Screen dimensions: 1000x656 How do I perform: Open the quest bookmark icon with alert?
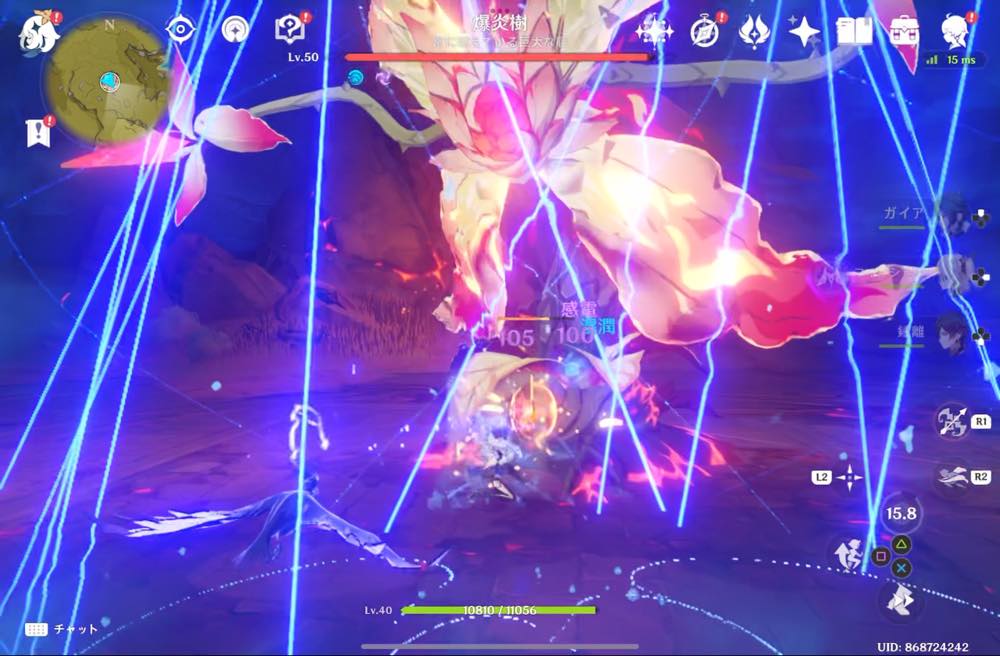[38, 130]
